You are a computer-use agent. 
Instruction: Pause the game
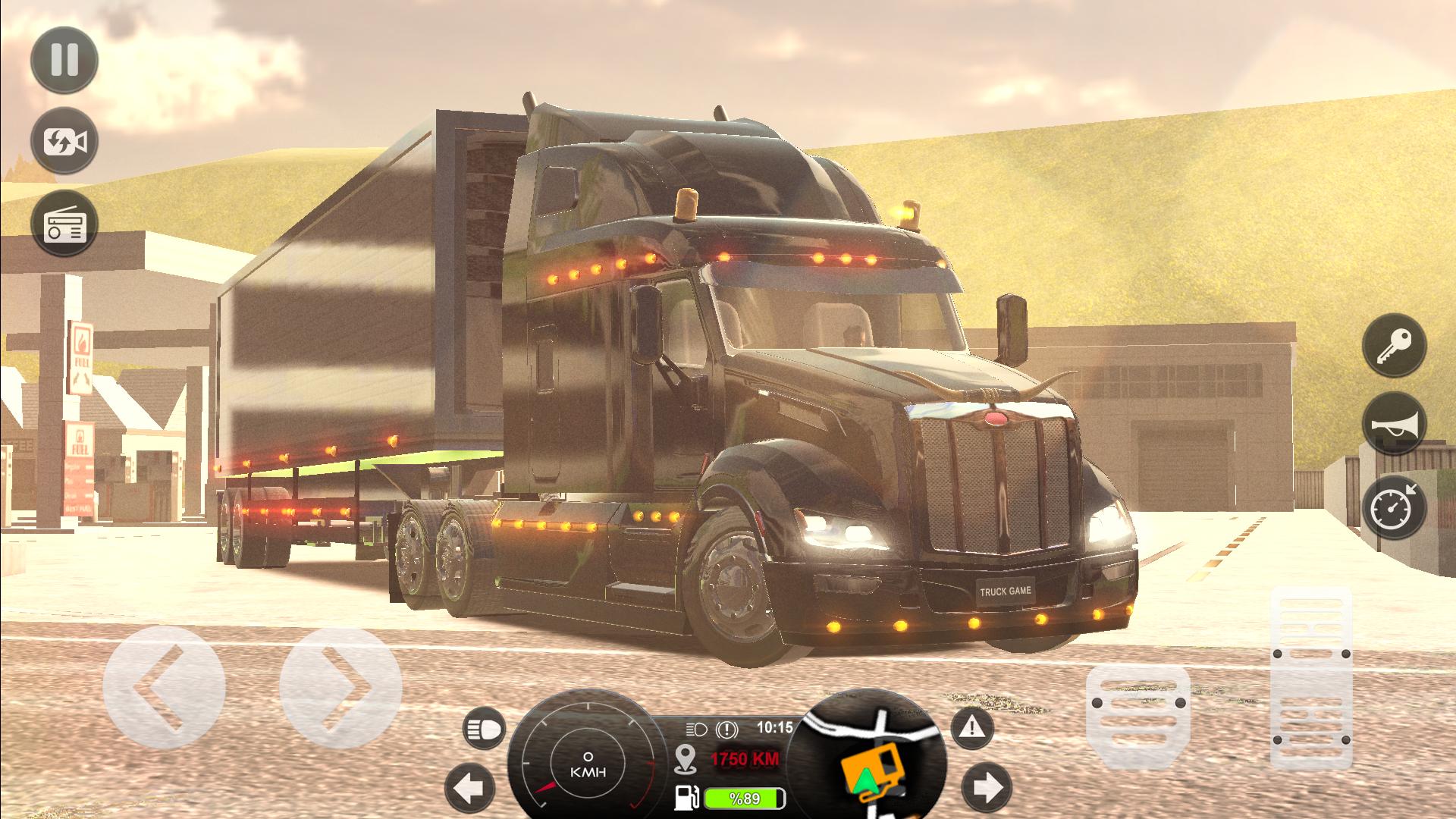tap(64, 59)
